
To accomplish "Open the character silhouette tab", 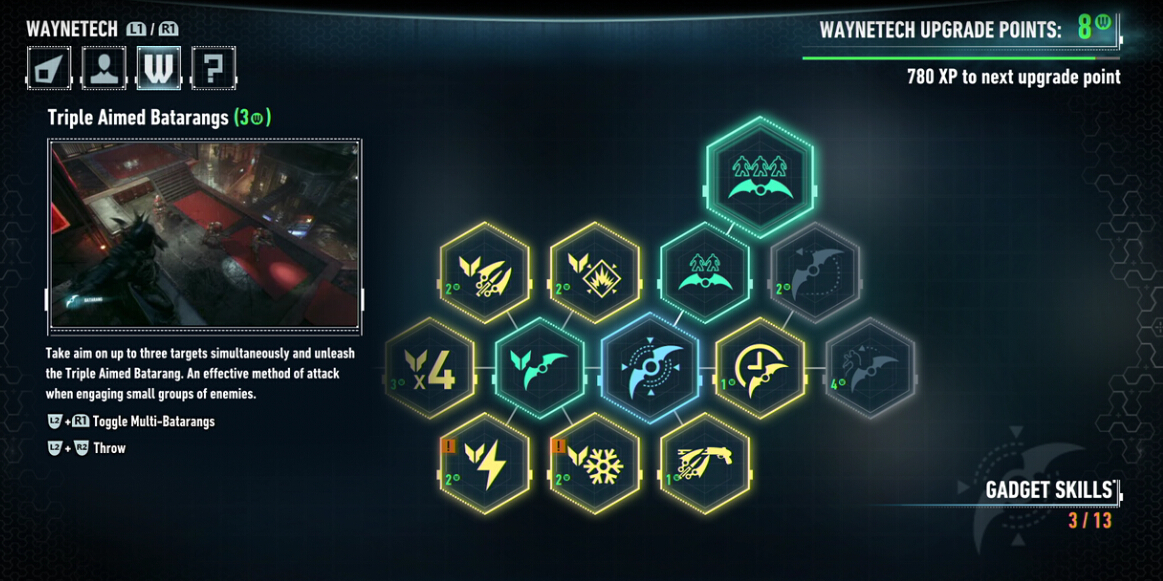I will 104,68.
